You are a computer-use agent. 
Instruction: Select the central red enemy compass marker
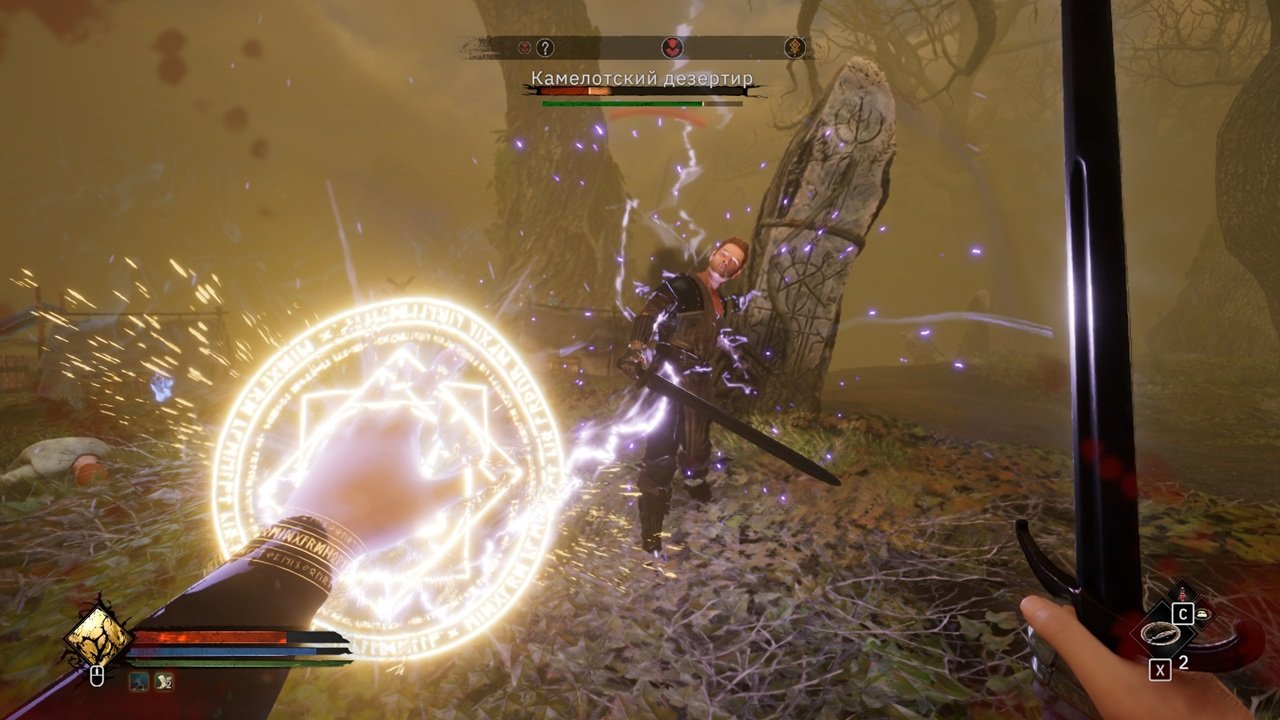[671, 47]
